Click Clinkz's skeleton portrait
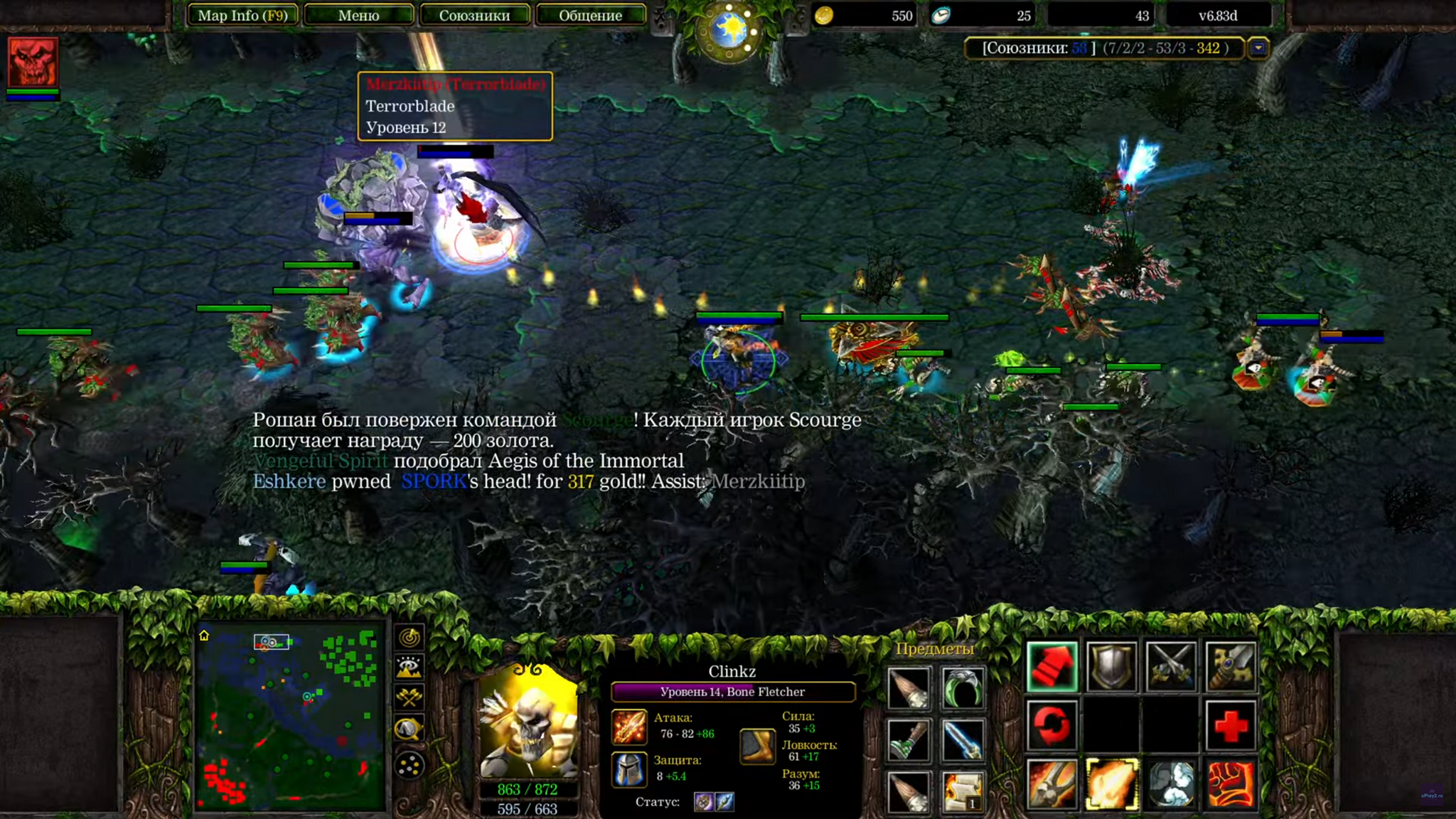Viewport: 1456px width, 819px height. (528, 722)
